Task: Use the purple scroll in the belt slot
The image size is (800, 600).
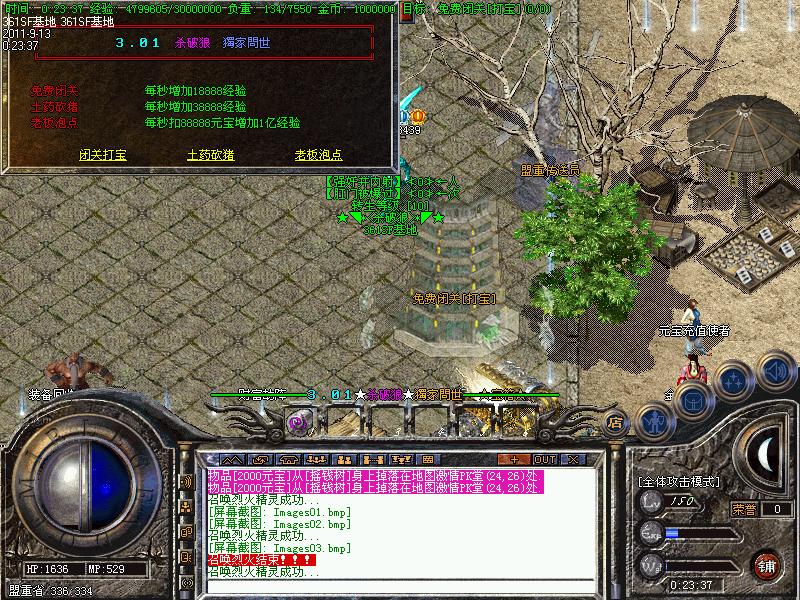Action: [x=297, y=422]
